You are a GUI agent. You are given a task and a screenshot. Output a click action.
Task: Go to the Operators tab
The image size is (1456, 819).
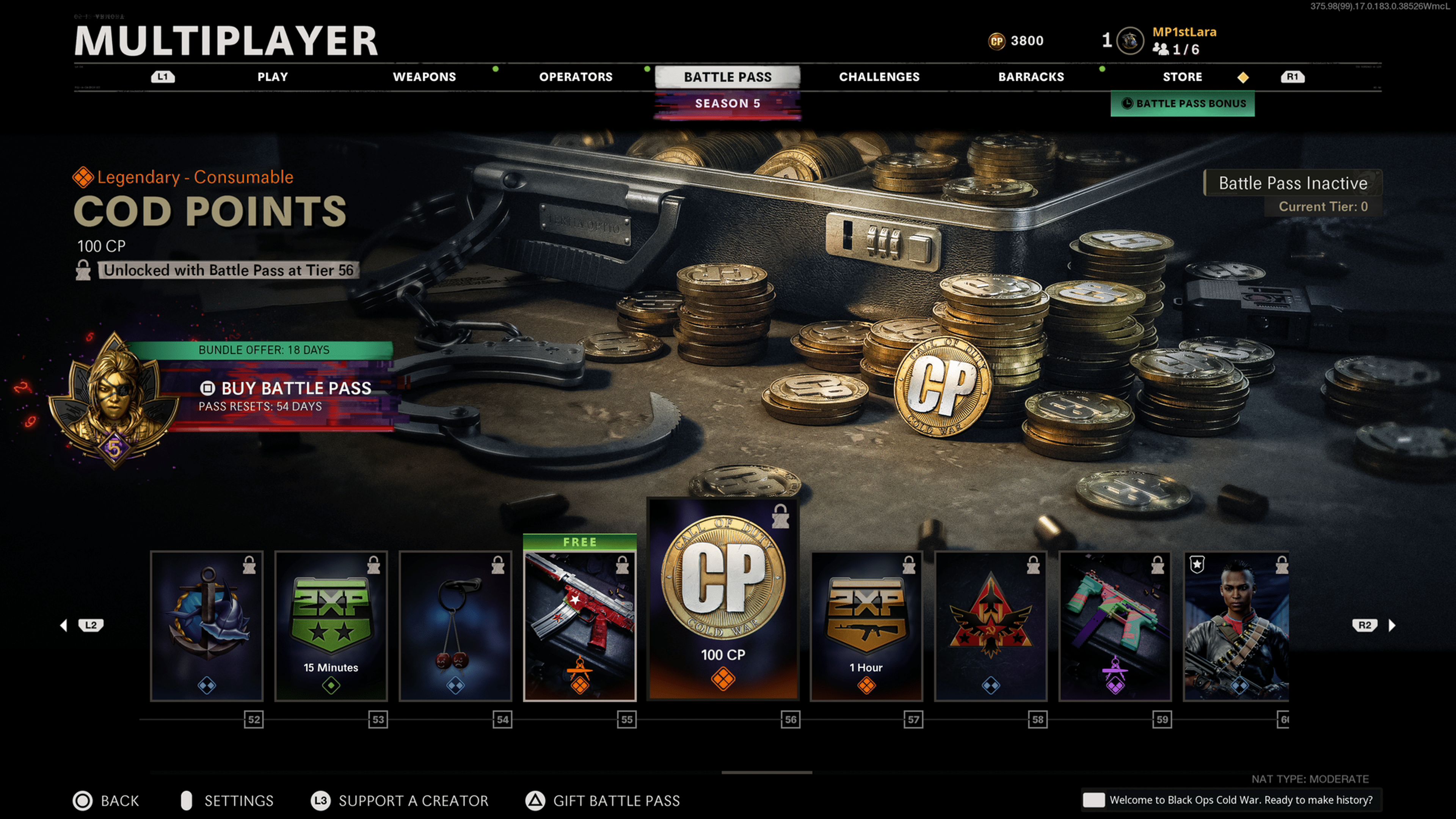point(576,77)
